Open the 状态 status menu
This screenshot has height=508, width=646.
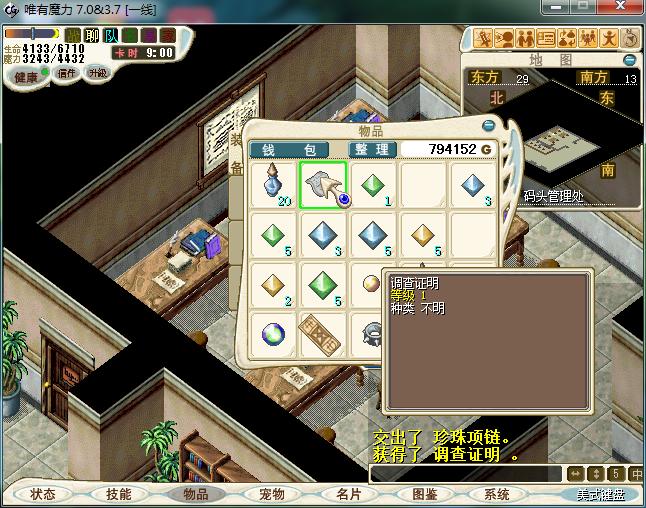pos(43,494)
